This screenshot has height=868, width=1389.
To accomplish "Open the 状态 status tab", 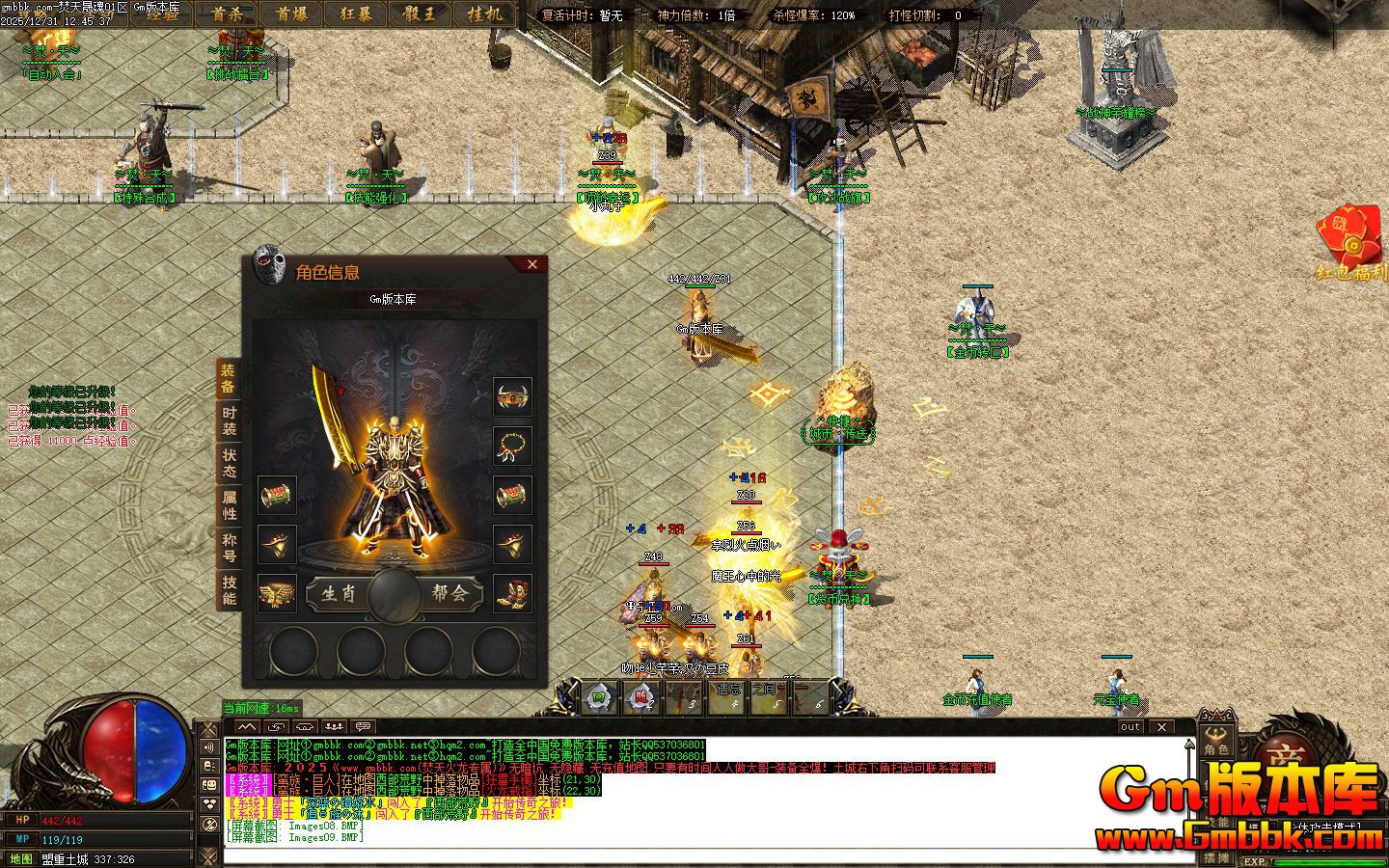I will [229, 463].
